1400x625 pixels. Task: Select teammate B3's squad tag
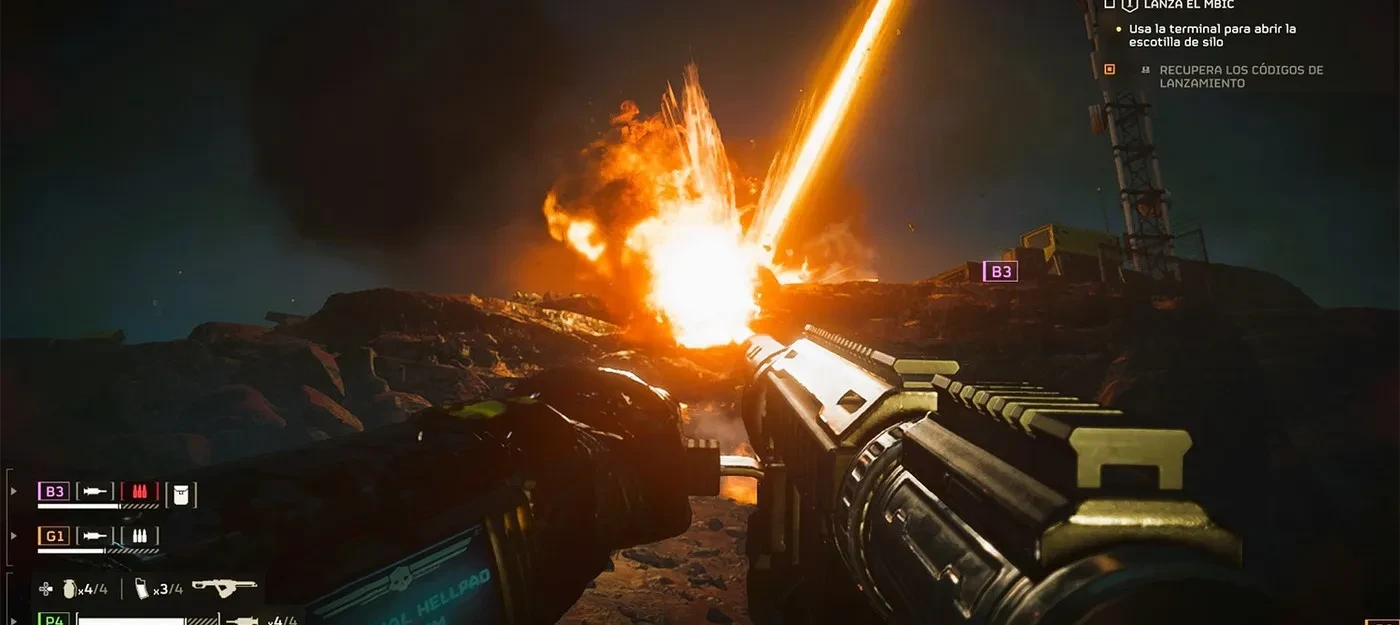point(54,491)
